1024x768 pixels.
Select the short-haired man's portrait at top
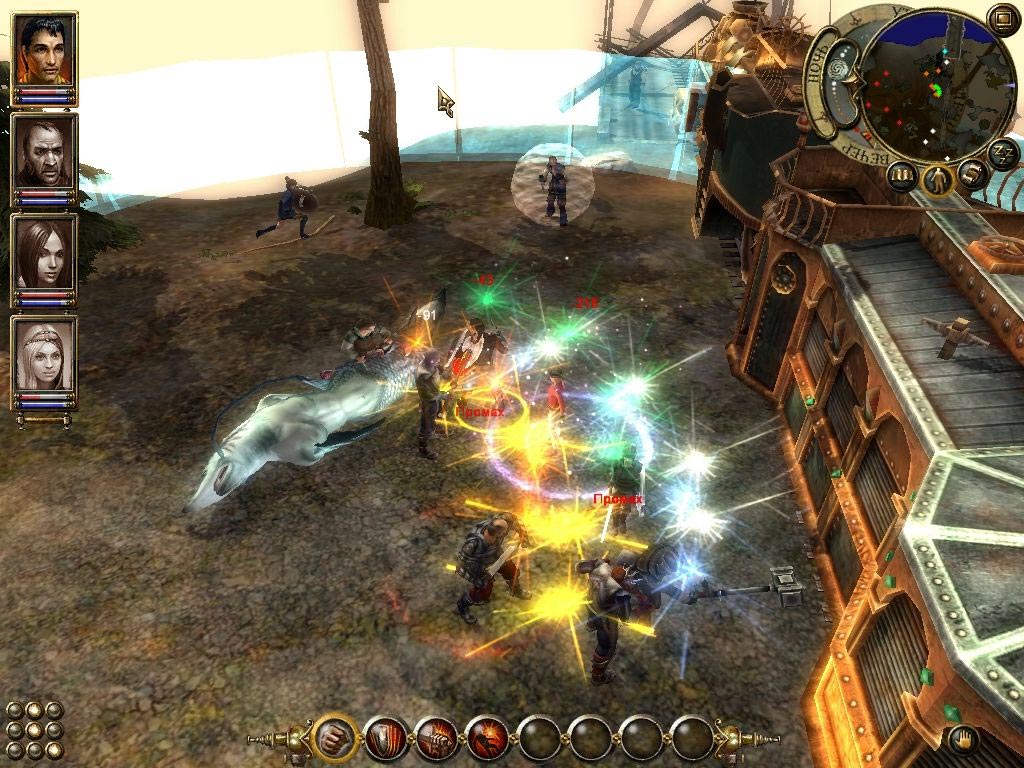click(45, 51)
